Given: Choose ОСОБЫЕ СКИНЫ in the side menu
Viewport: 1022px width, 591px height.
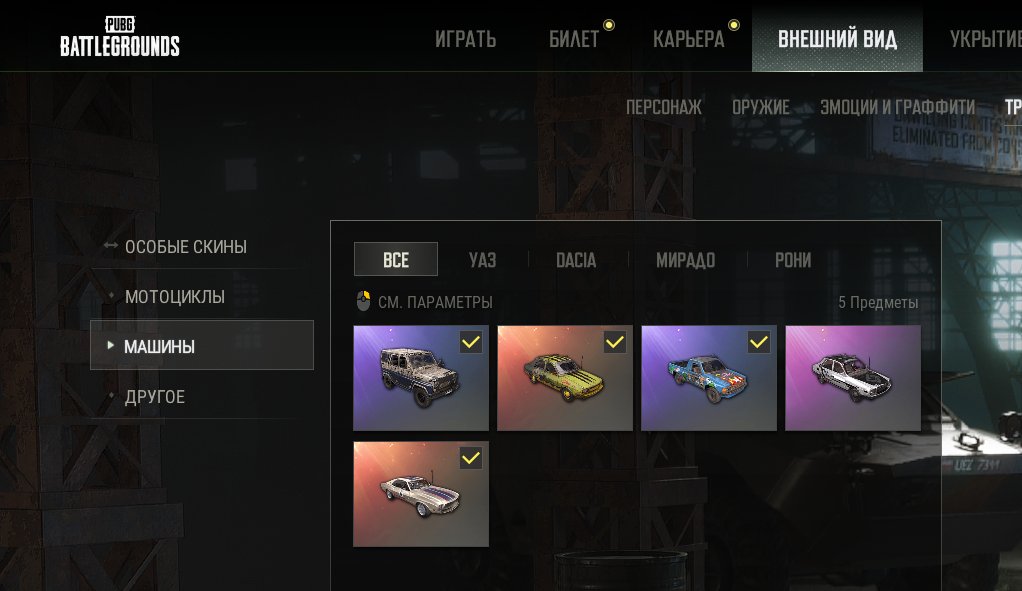Looking at the screenshot, I should [185, 247].
